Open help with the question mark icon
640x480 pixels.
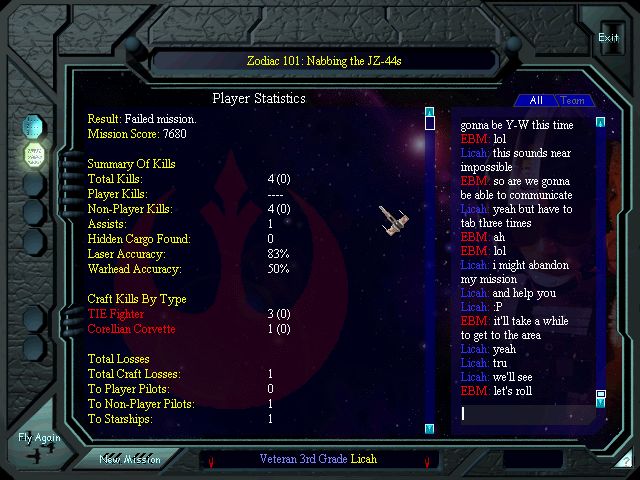625,461
